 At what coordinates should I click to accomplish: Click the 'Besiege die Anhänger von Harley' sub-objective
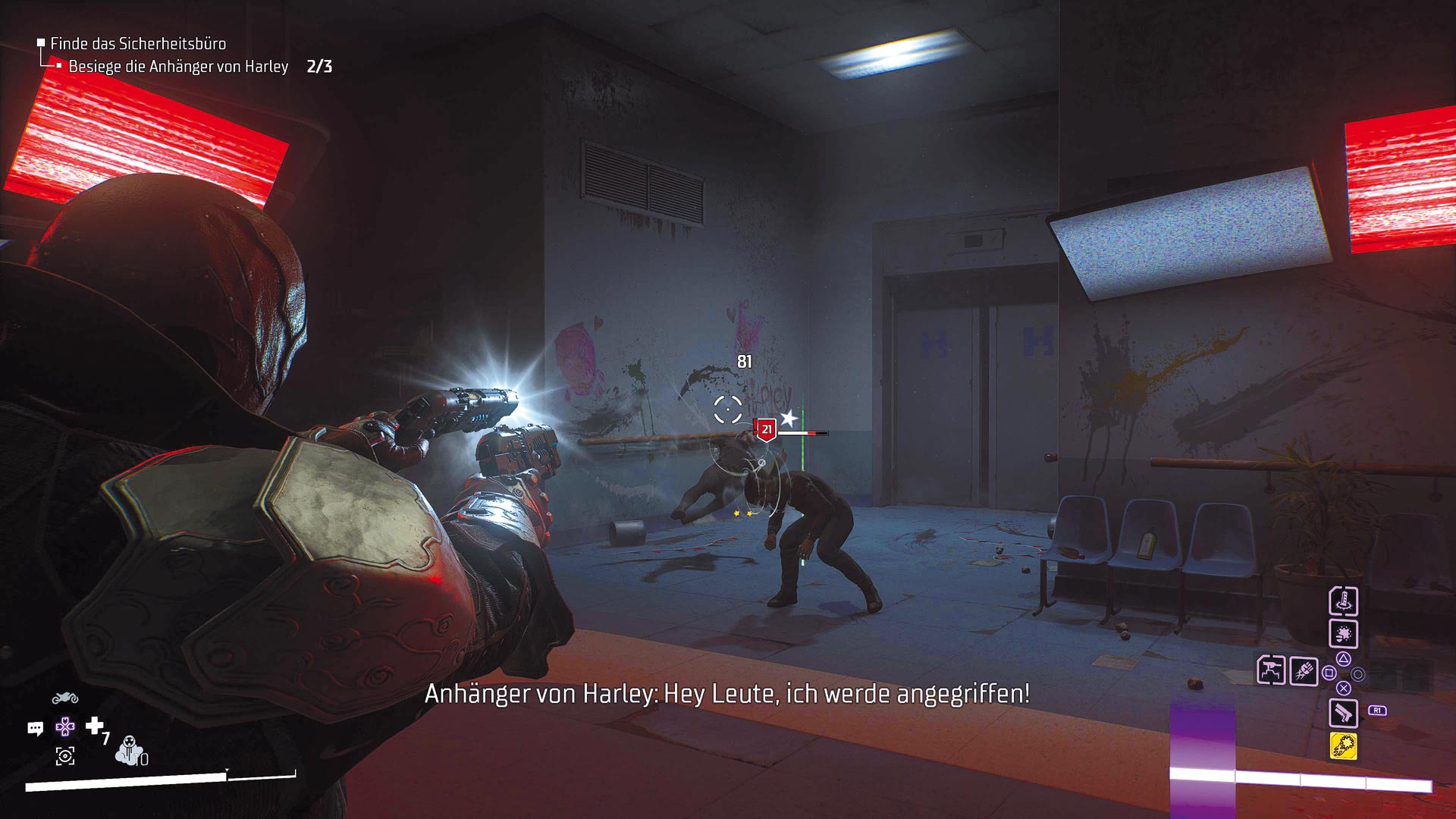[178, 67]
